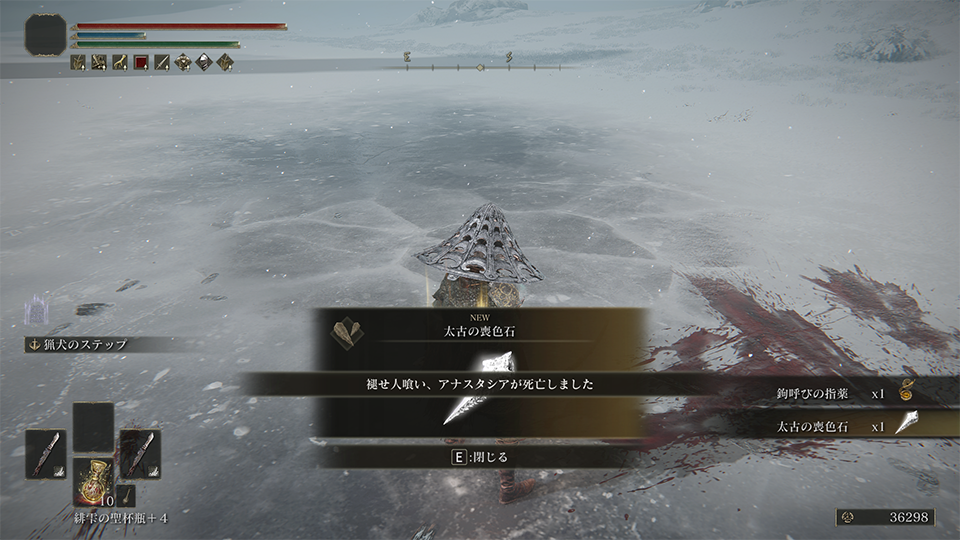Click the 鉤呼びの指薬 row in loot list
The height and width of the screenshot is (540, 960).
point(850,394)
